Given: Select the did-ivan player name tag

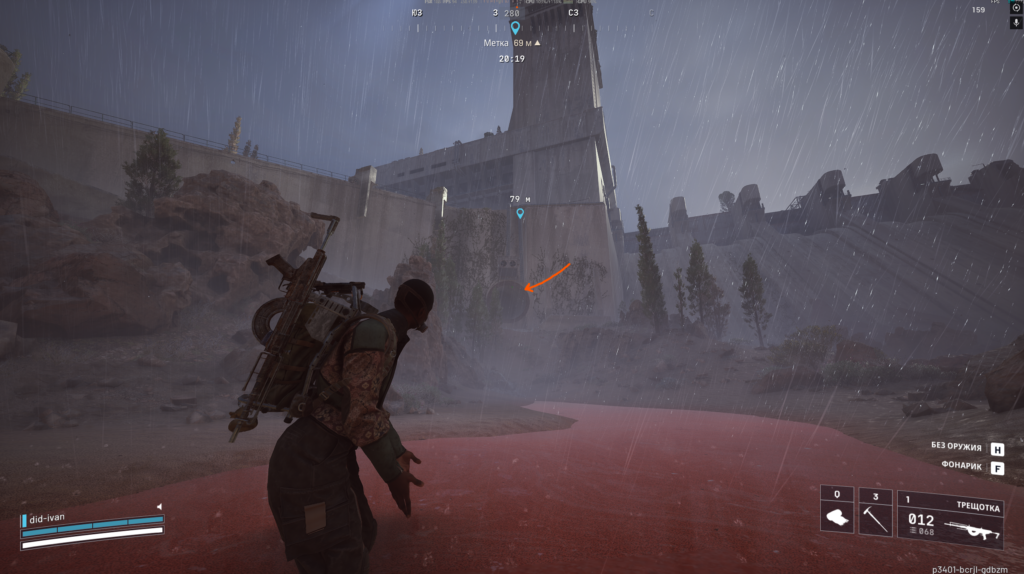Looking at the screenshot, I should point(48,518).
